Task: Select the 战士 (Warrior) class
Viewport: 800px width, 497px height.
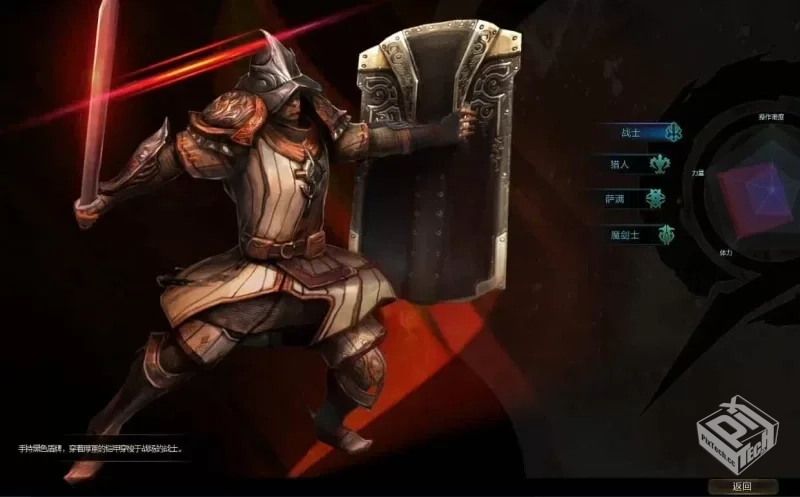Action: coord(638,132)
